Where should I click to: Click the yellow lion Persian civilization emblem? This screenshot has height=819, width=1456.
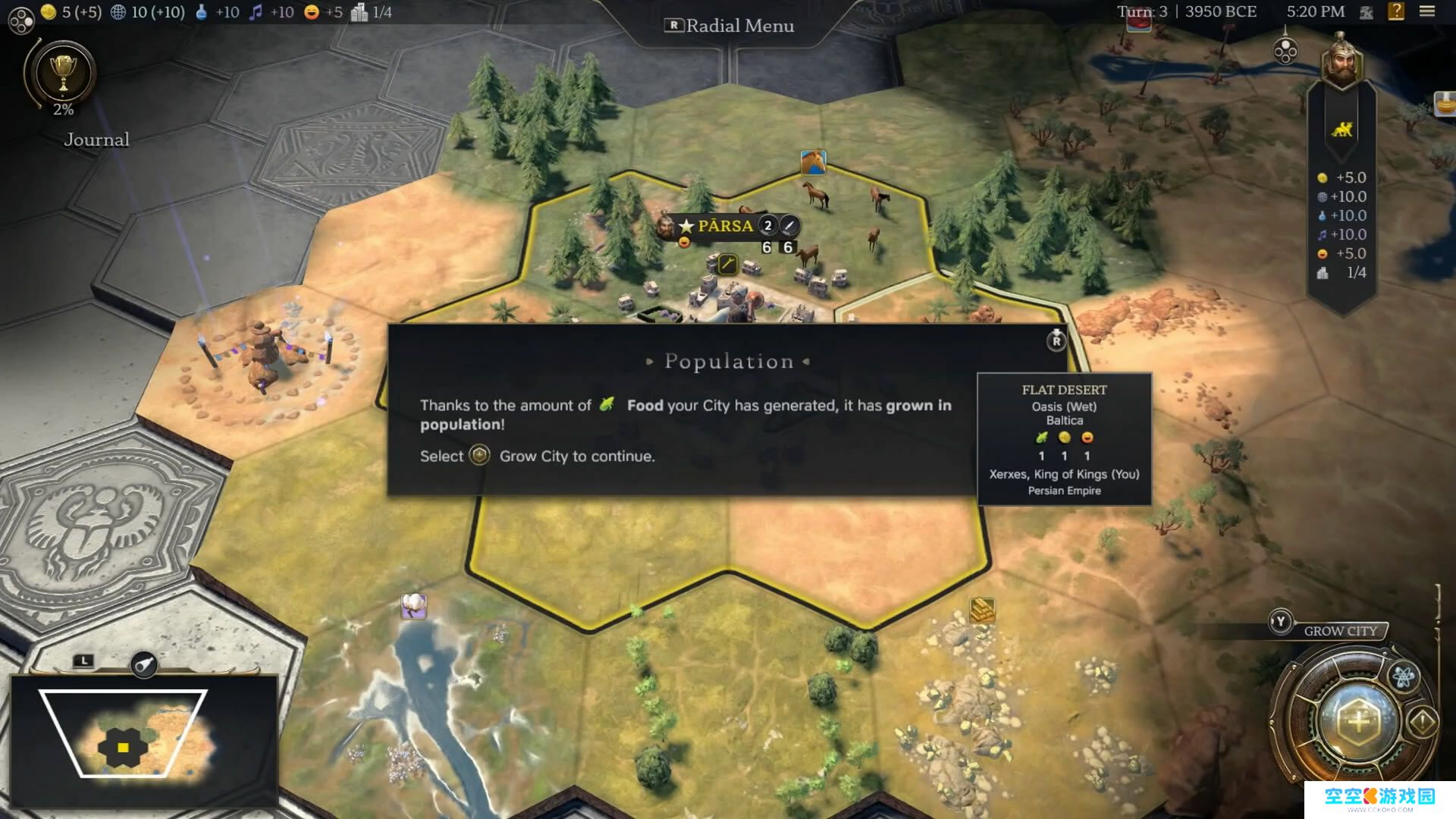(1341, 130)
